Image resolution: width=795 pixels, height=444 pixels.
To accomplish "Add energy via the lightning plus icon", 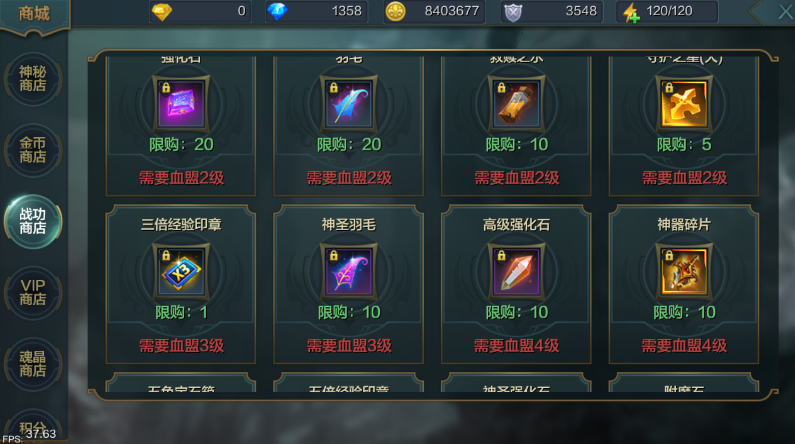I will (630, 12).
